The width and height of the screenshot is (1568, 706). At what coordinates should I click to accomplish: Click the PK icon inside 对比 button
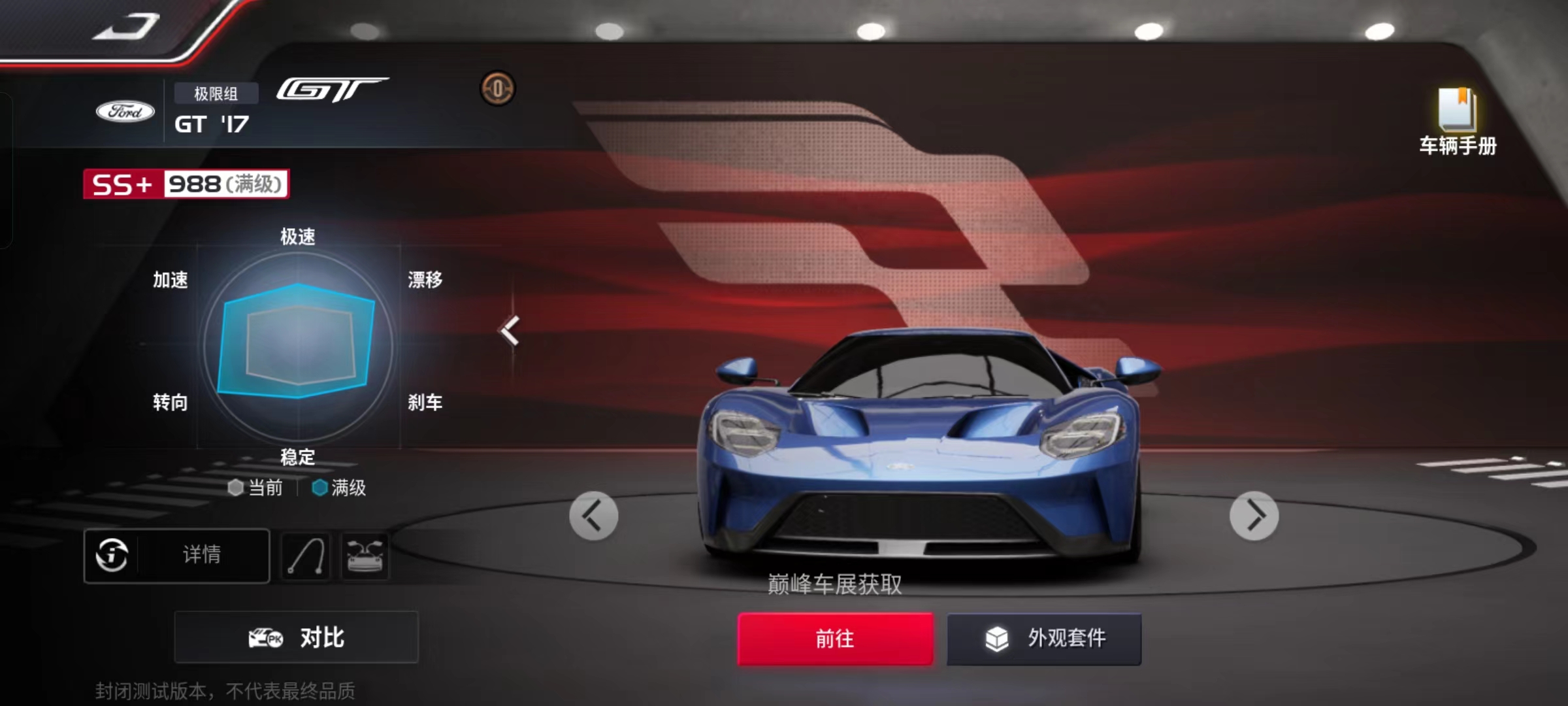click(x=267, y=637)
